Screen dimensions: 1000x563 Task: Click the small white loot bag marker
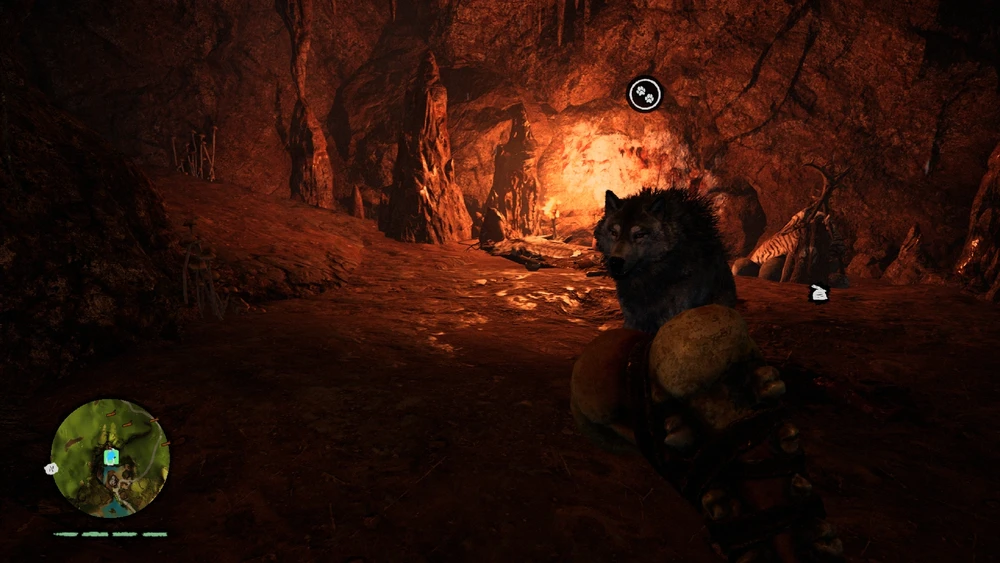pos(818,293)
